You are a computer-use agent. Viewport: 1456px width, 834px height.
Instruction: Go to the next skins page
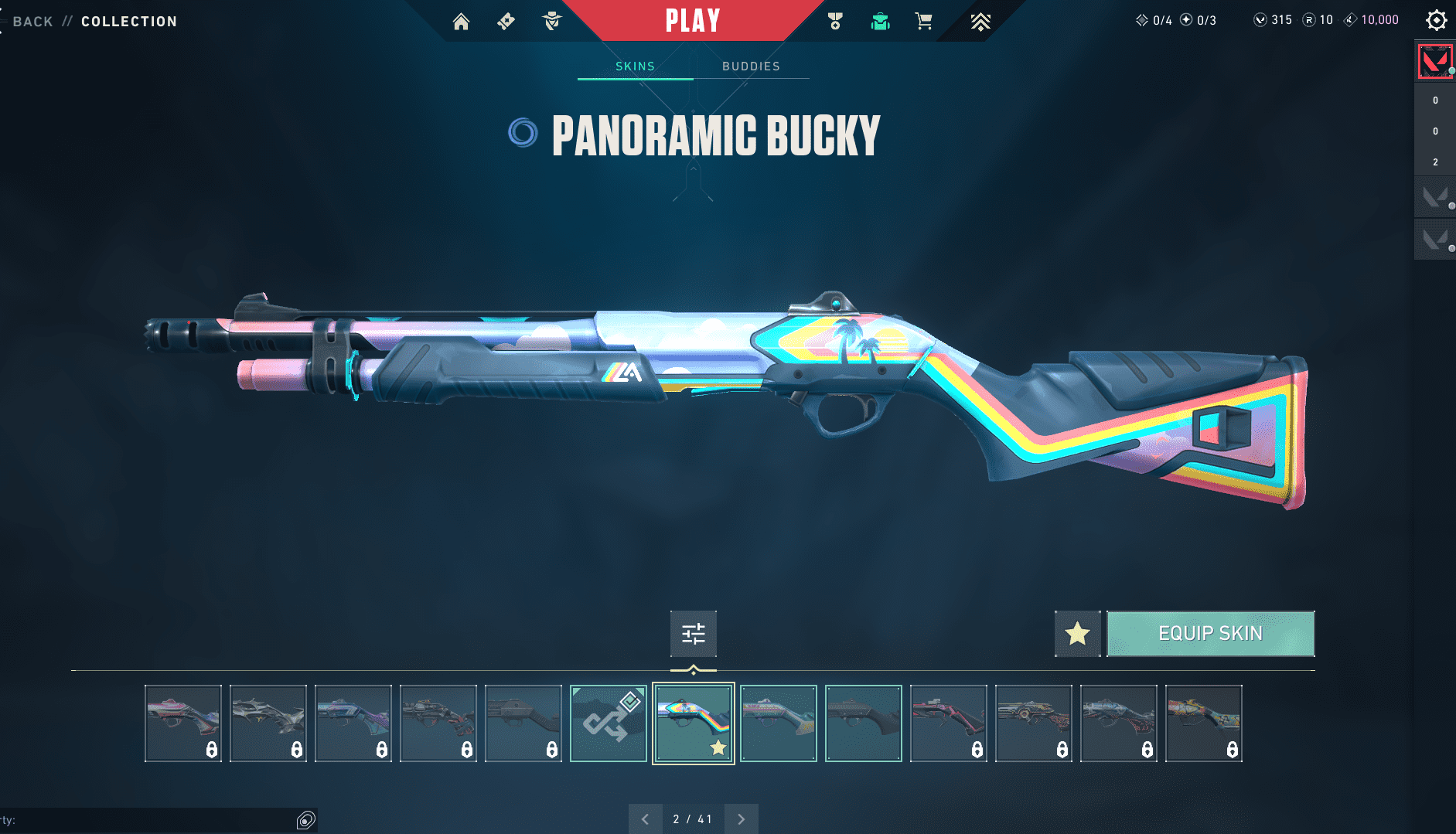[741, 819]
